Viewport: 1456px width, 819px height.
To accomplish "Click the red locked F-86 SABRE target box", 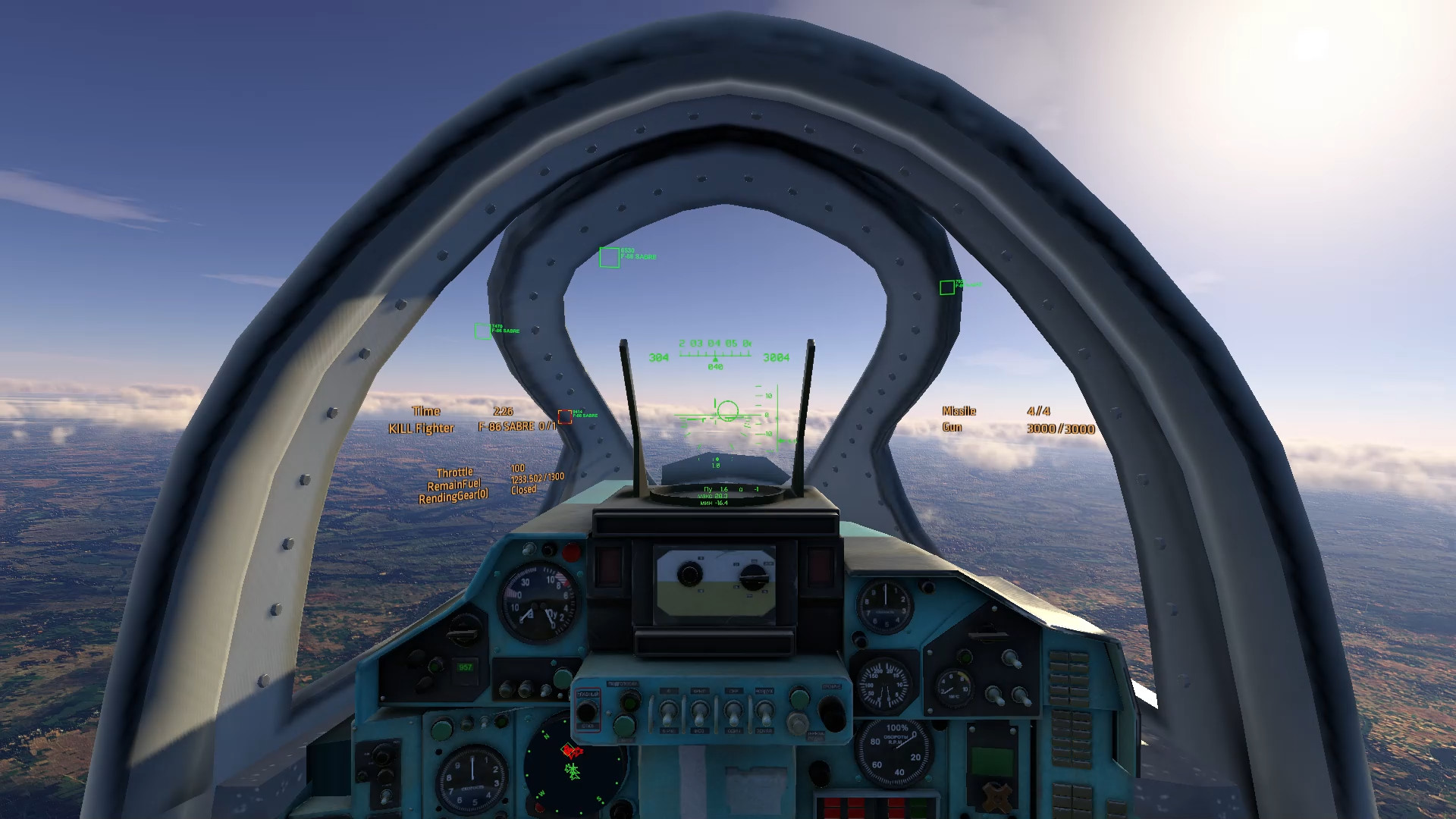I will tap(566, 416).
